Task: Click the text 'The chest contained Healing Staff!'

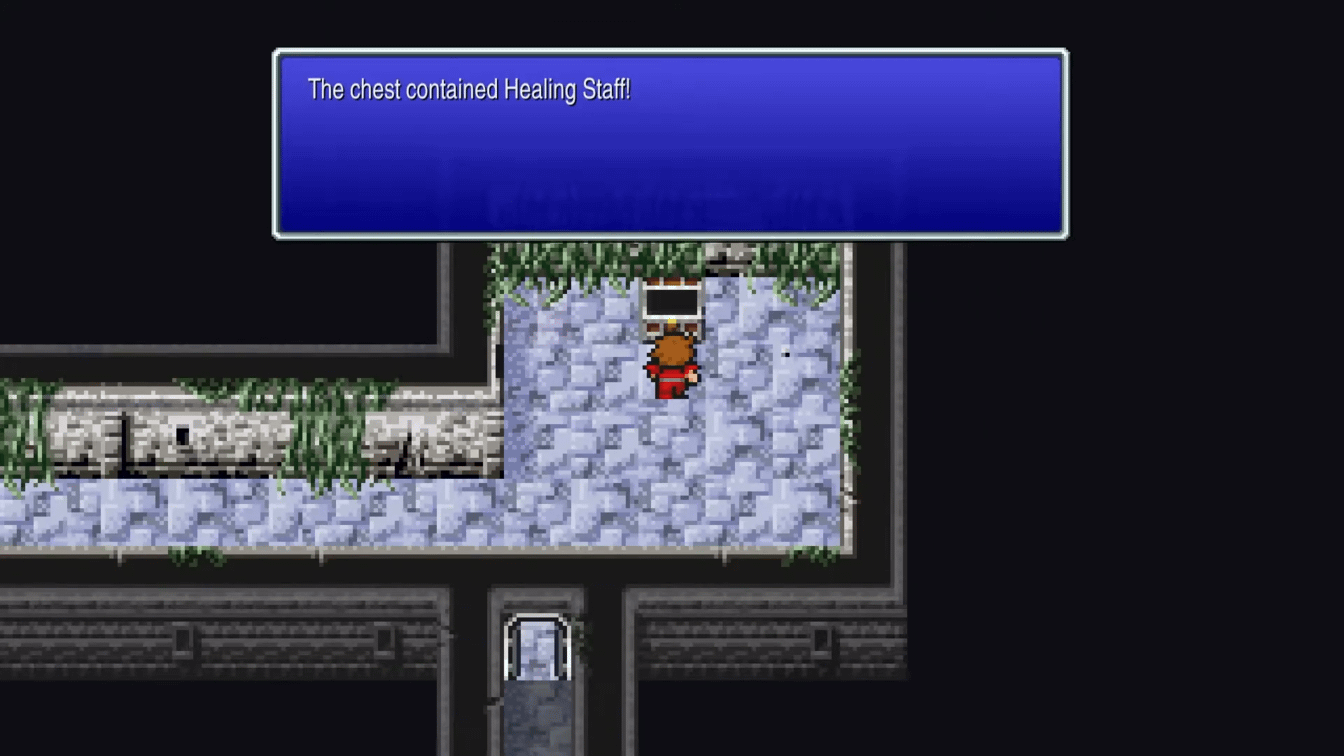Action: tap(469, 90)
